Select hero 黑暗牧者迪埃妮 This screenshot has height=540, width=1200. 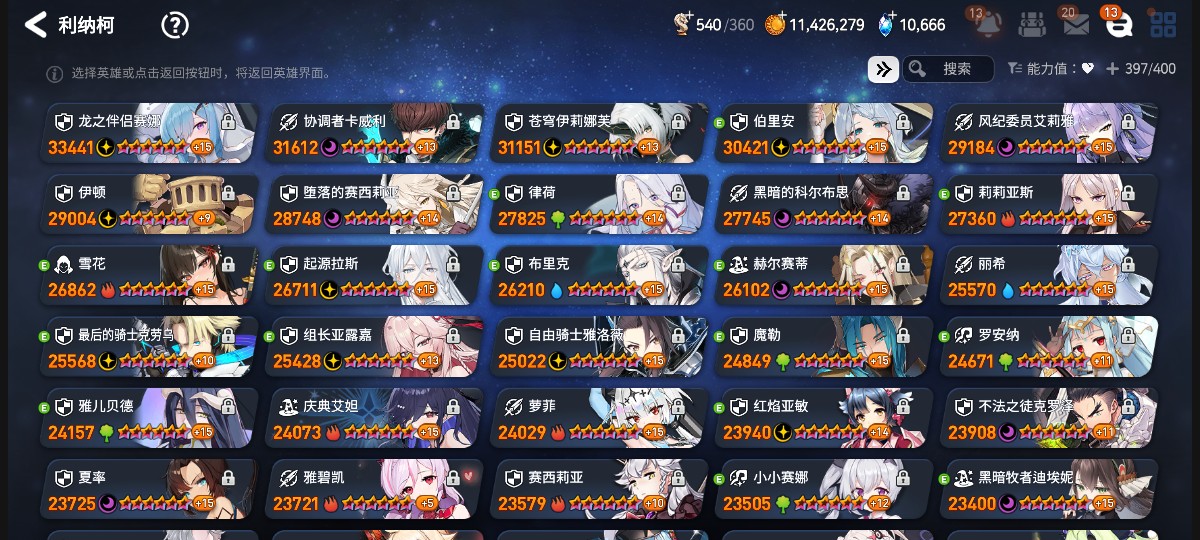1049,490
